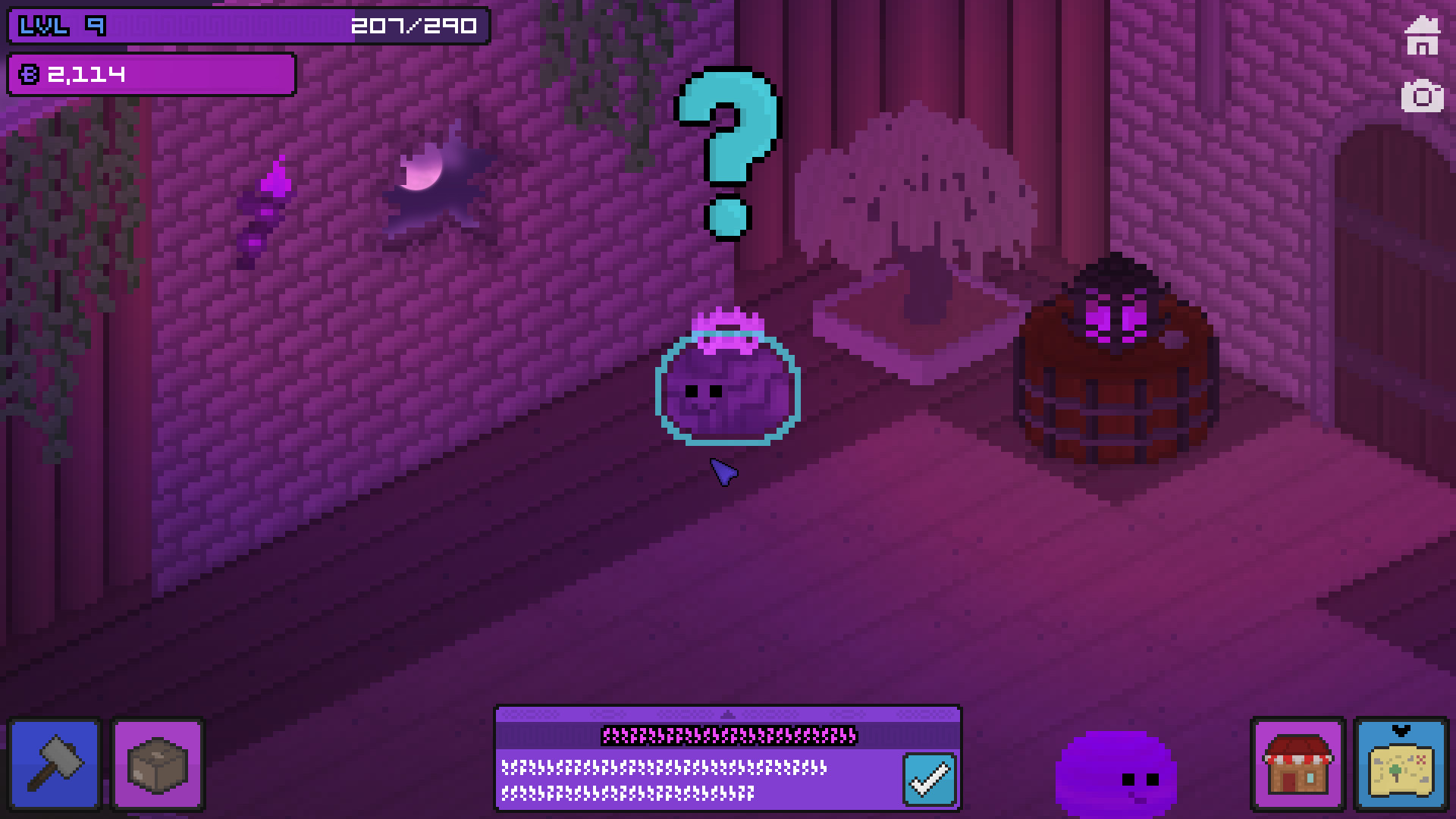The image size is (1456, 819).
Task: Click the heart marker on the map button
Action: point(1399,730)
